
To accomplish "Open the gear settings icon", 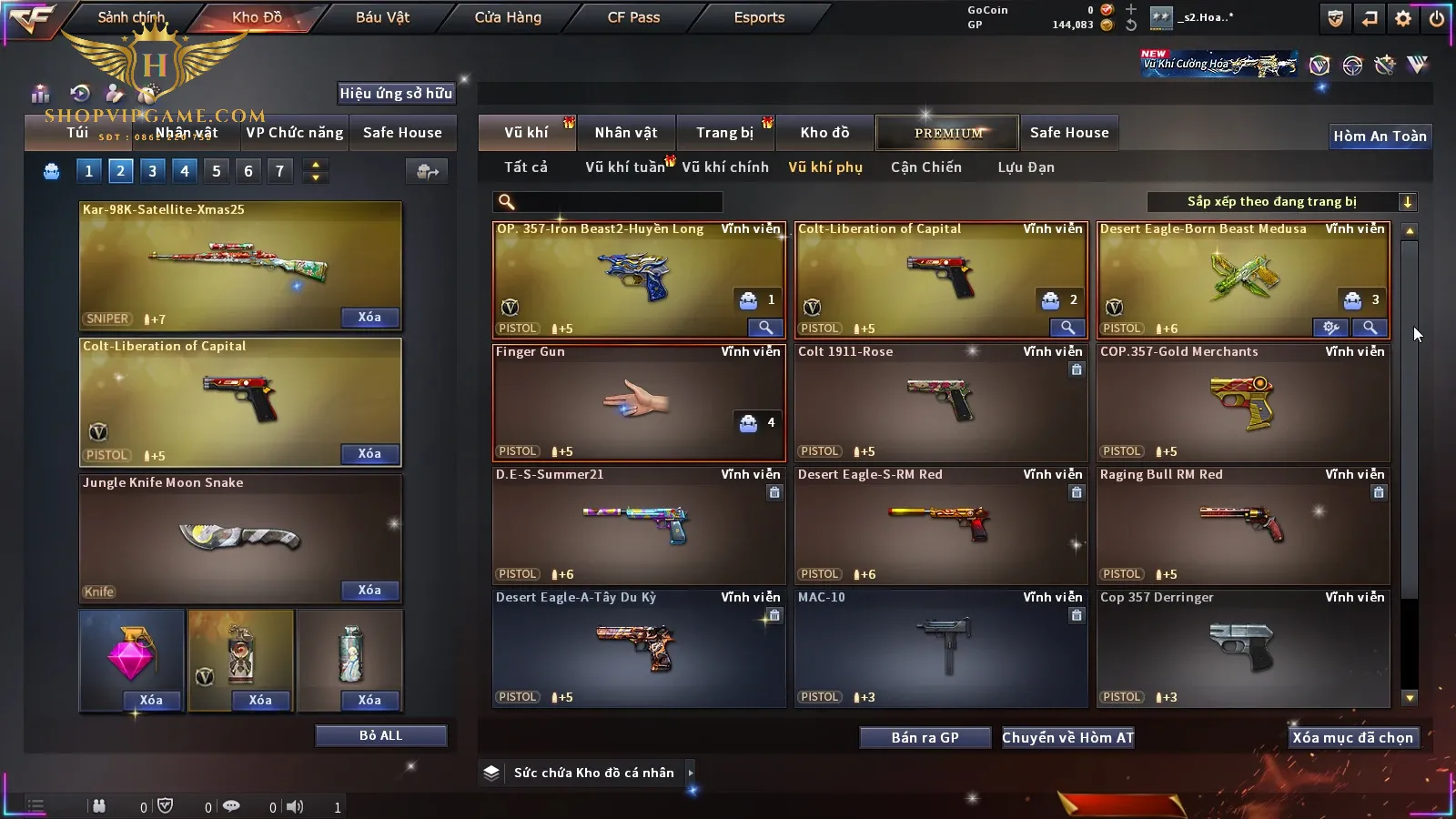I will [x=1403, y=18].
